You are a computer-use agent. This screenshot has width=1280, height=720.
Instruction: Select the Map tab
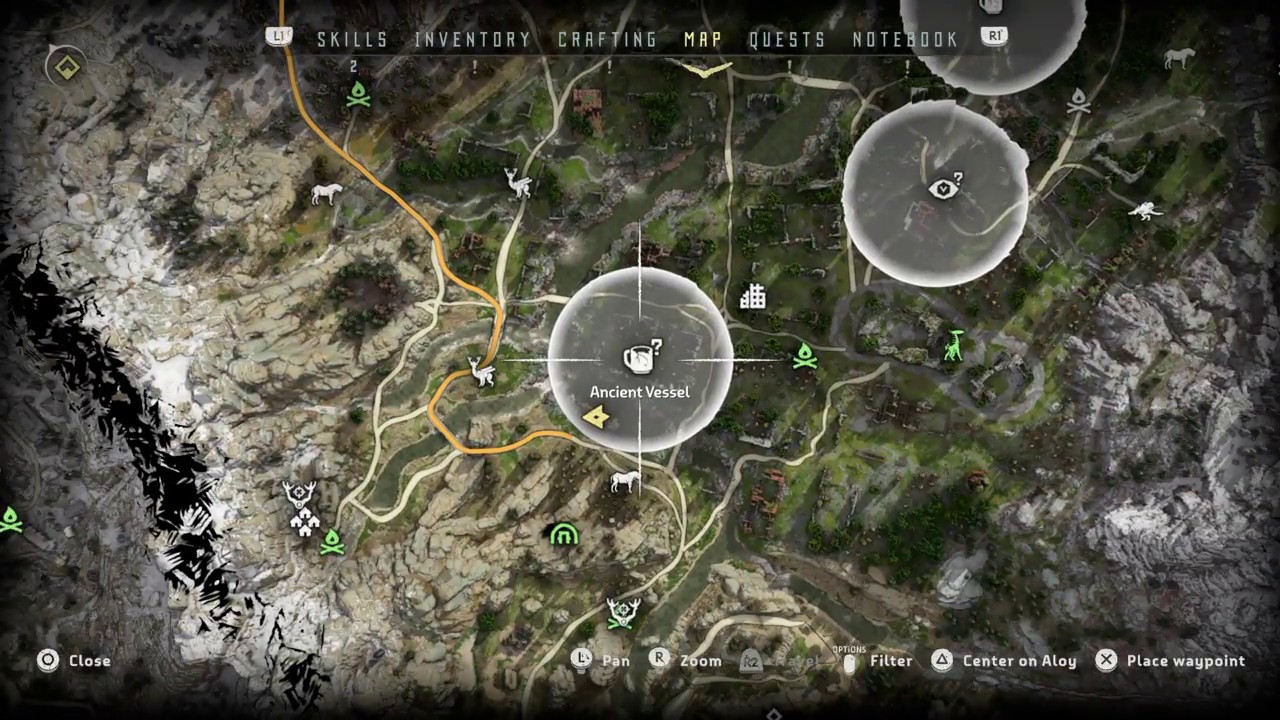click(703, 40)
